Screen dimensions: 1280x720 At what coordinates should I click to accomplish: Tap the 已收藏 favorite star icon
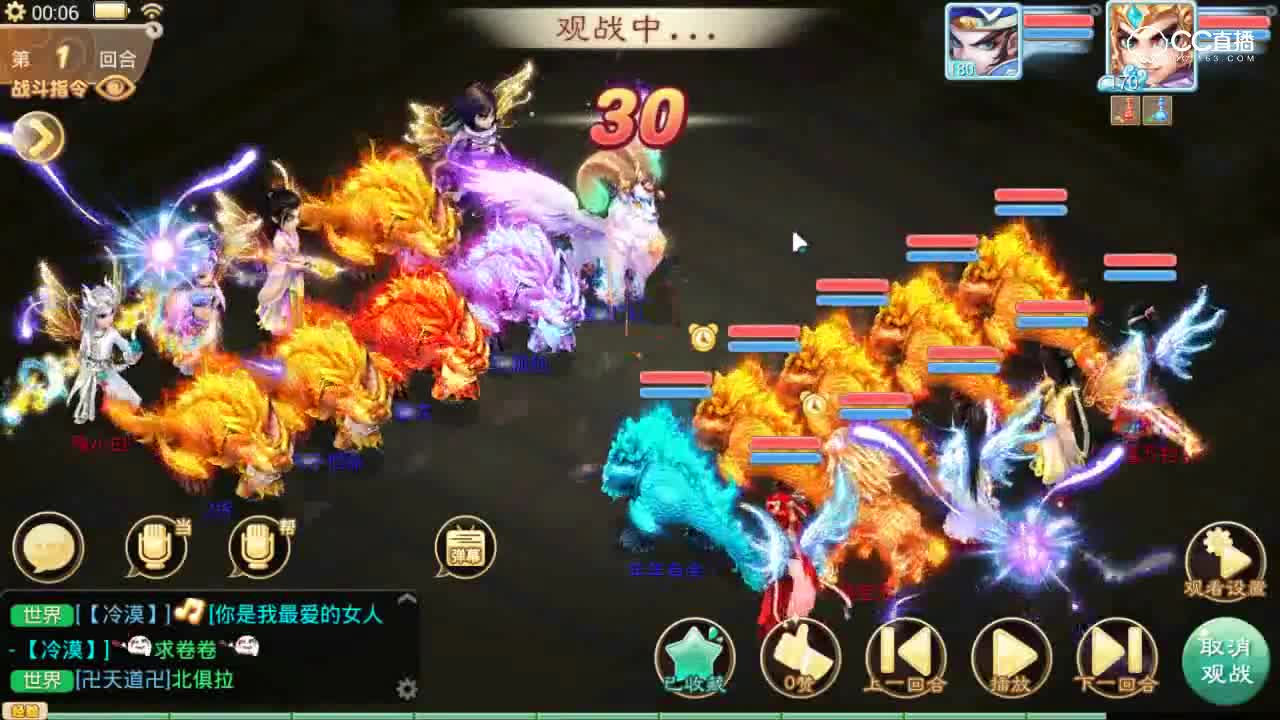[693, 655]
